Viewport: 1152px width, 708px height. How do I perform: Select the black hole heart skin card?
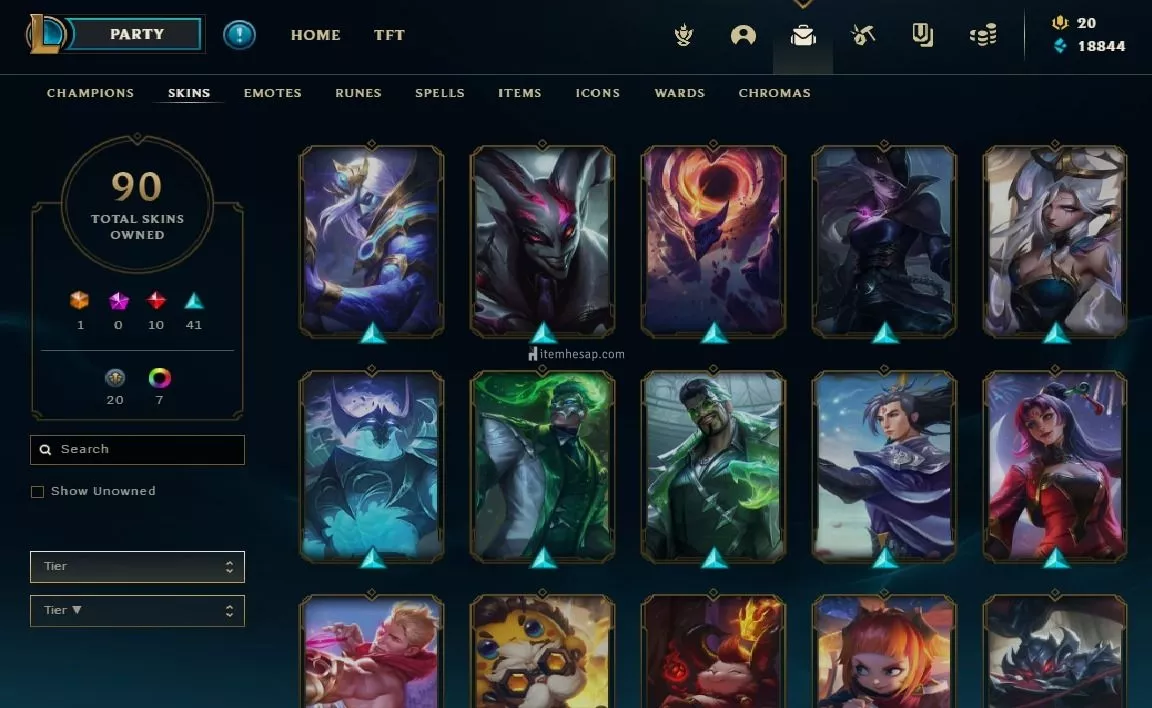713,240
